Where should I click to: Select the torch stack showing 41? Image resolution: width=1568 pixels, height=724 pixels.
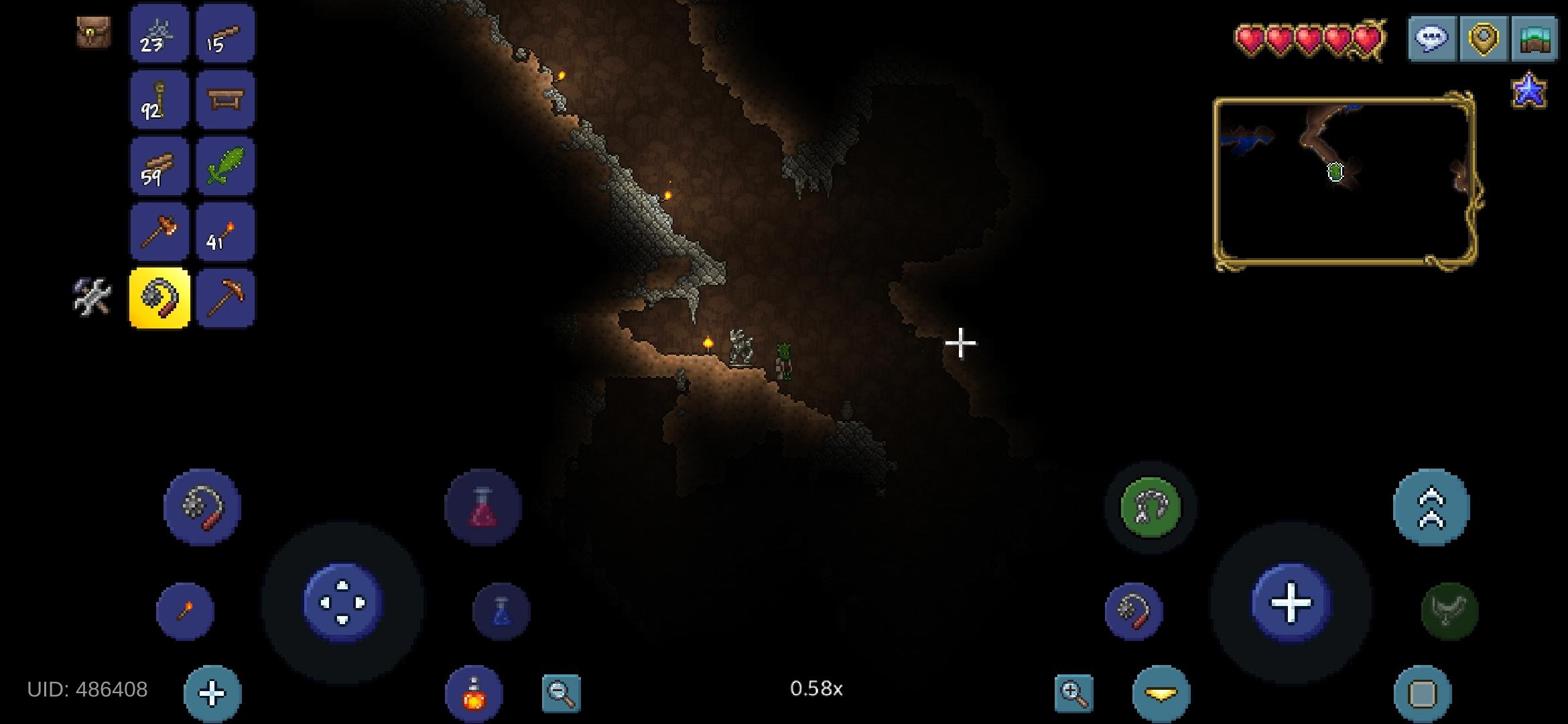[225, 231]
